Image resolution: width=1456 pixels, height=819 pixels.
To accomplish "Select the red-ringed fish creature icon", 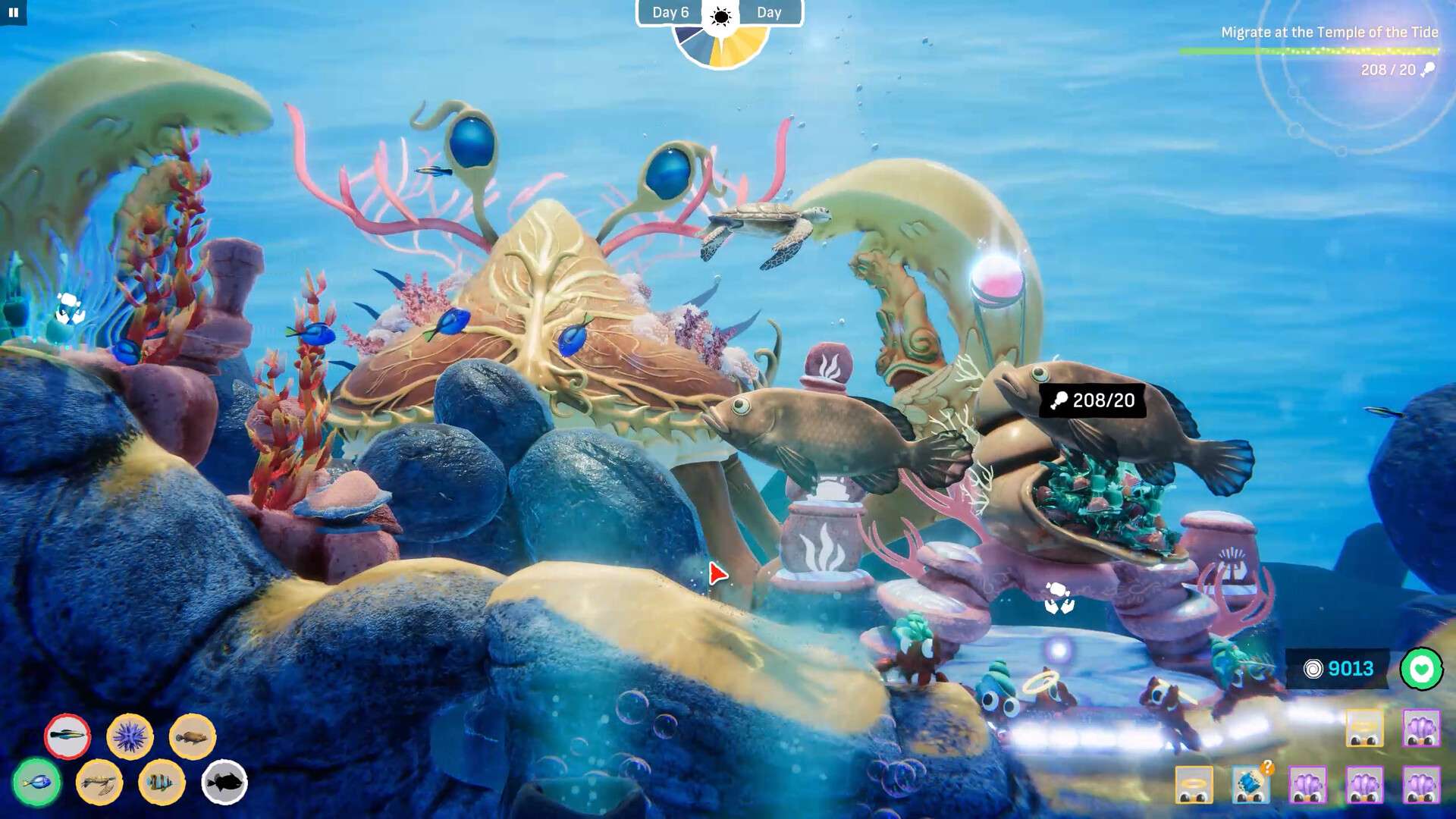I will (x=66, y=736).
